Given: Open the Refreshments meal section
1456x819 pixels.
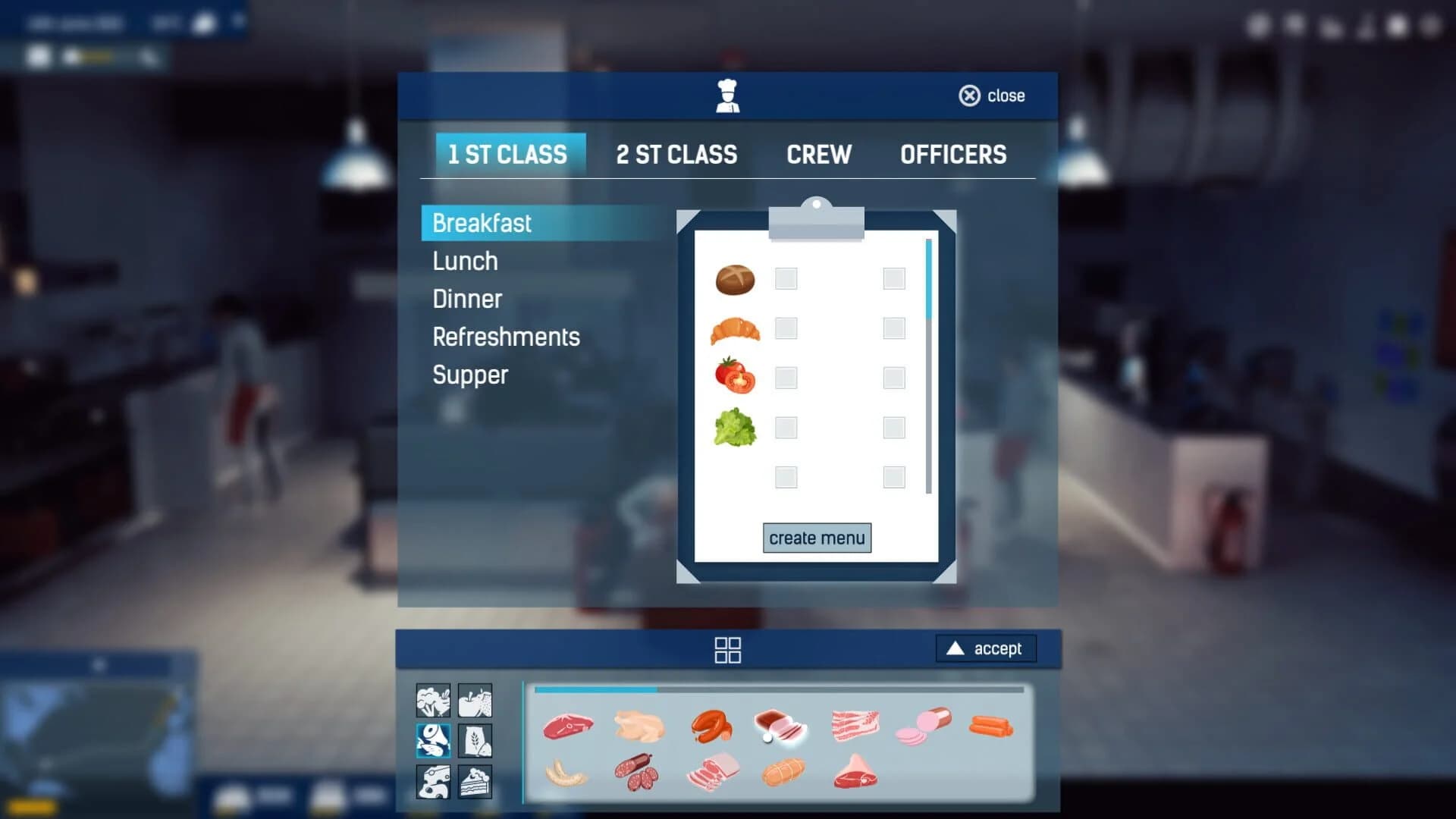Looking at the screenshot, I should click(506, 337).
